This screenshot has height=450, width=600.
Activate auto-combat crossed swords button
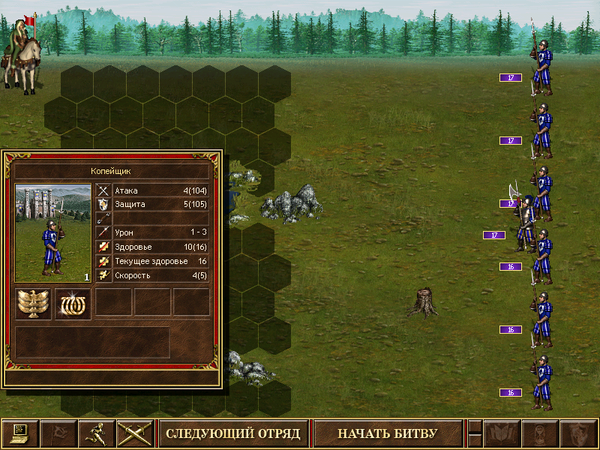133,433
